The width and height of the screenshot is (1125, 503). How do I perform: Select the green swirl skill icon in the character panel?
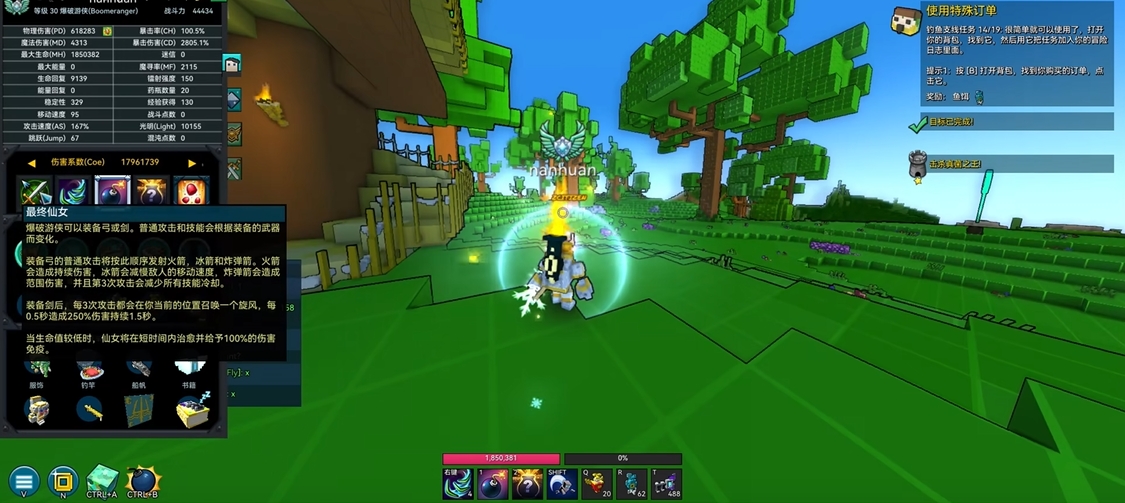[74, 191]
